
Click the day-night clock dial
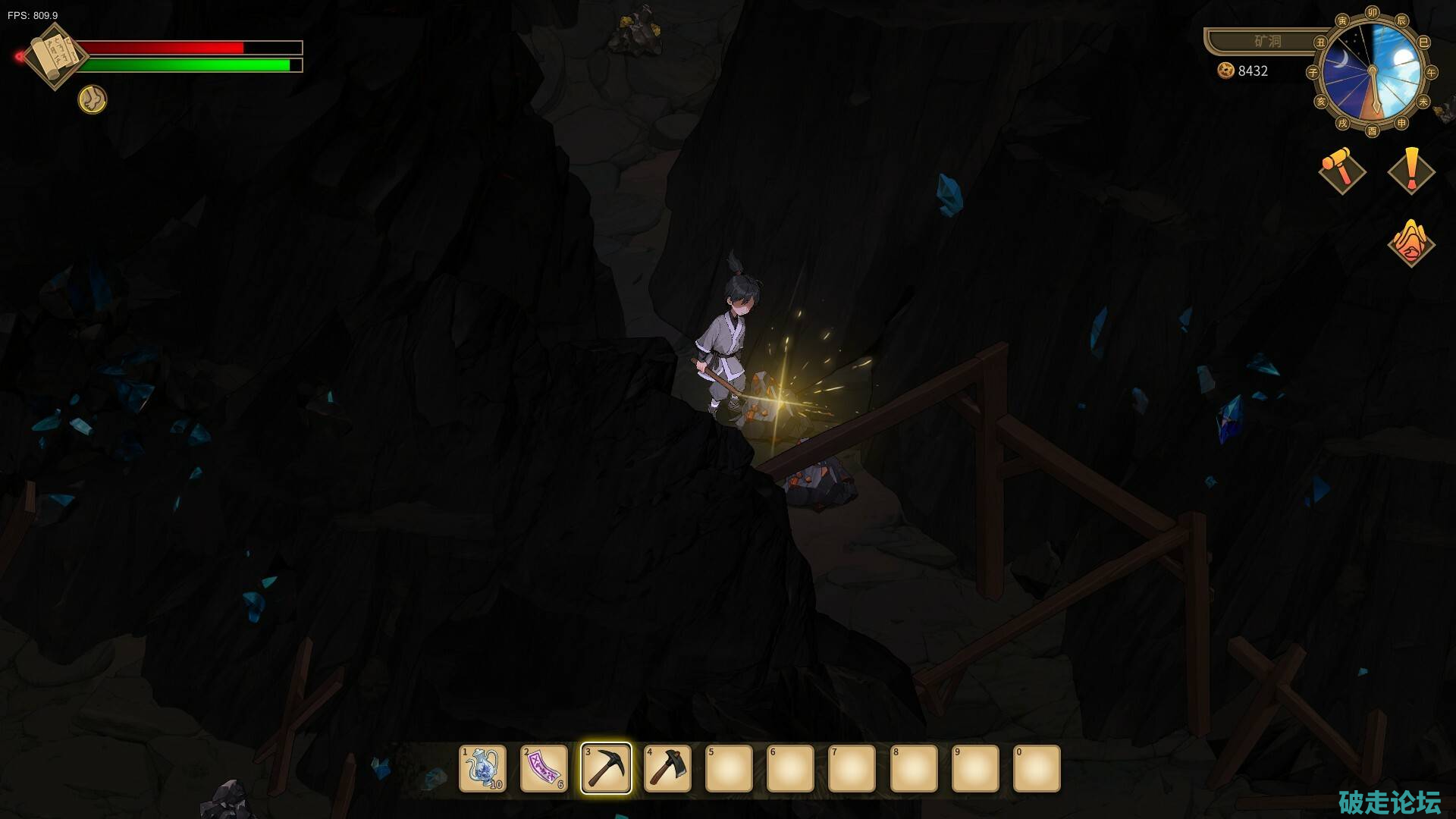point(1372,72)
